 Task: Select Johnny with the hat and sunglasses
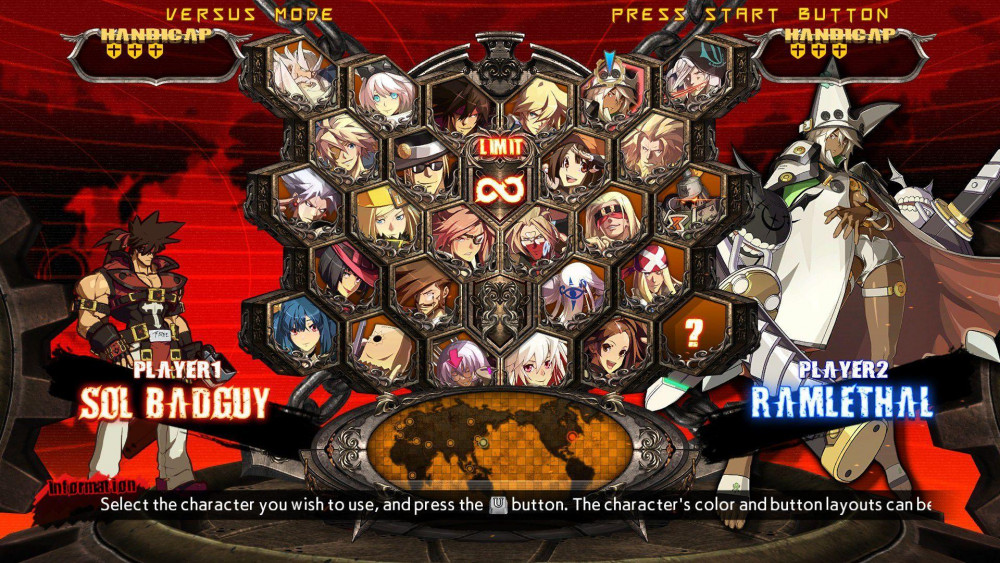pyautogui.click(x=421, y=170)
